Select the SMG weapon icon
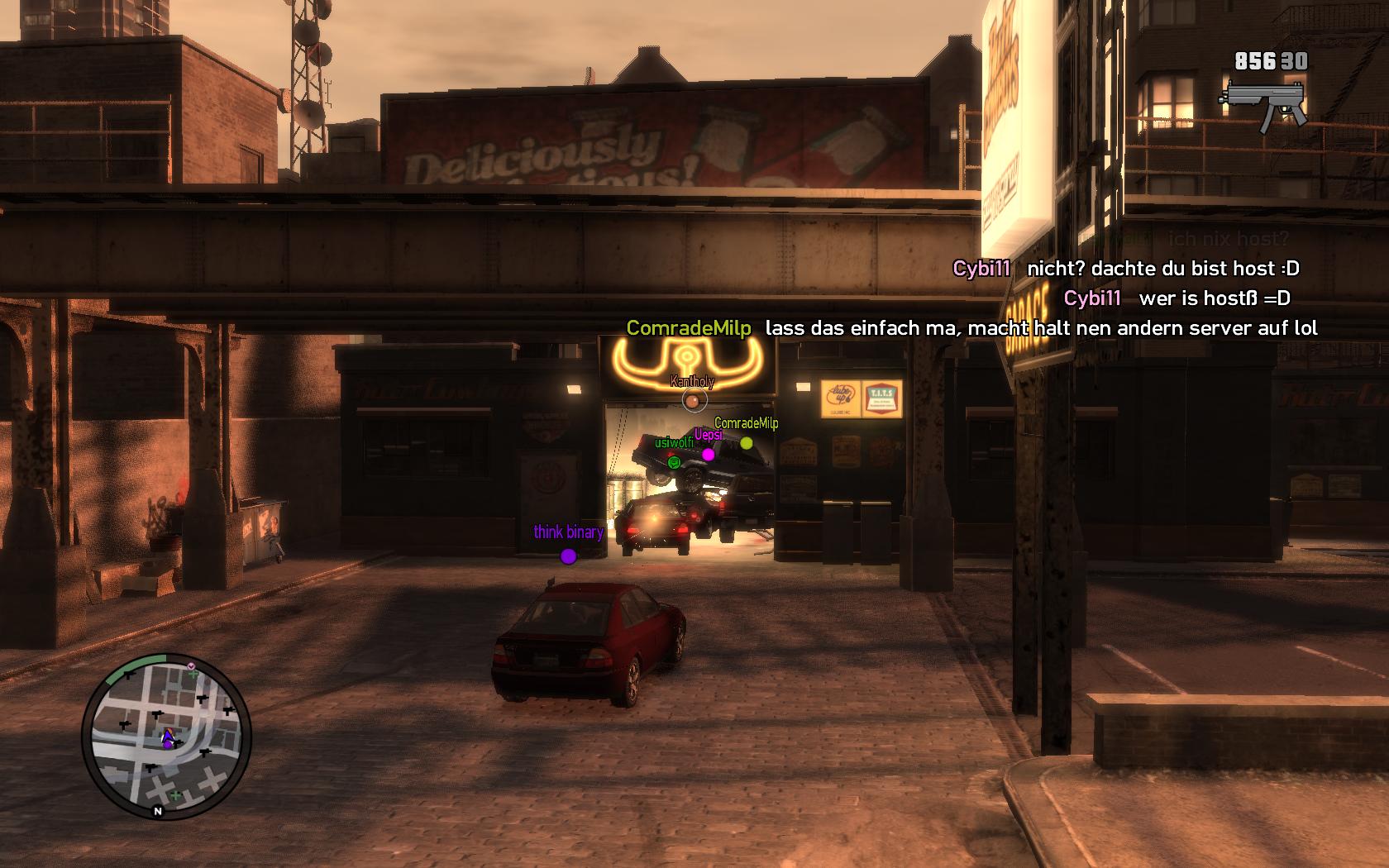 1264,103
